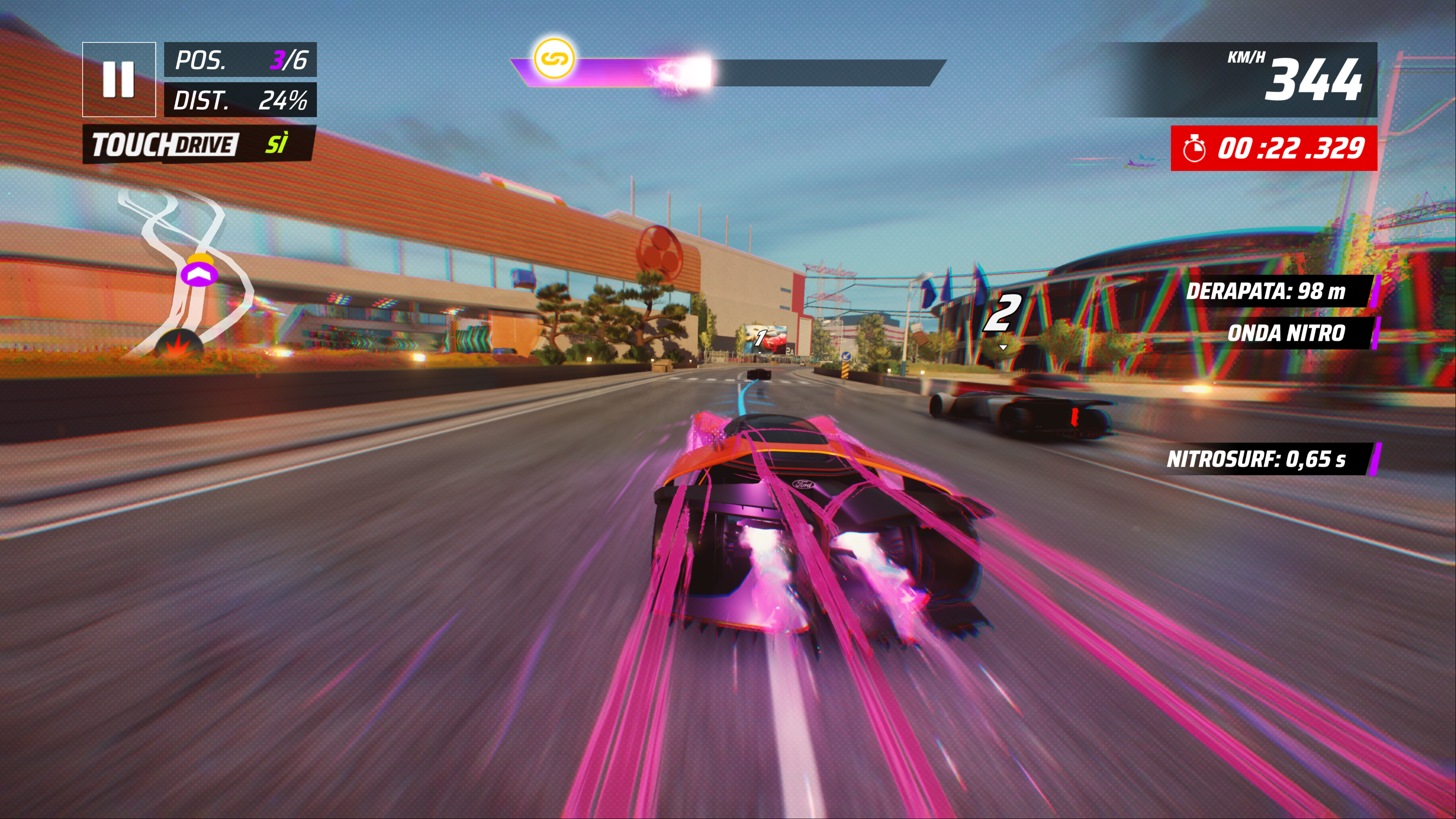Toggle the TouchDrive setting
The width and height of the screenshot is (1456, 819).
pos(198,145)
